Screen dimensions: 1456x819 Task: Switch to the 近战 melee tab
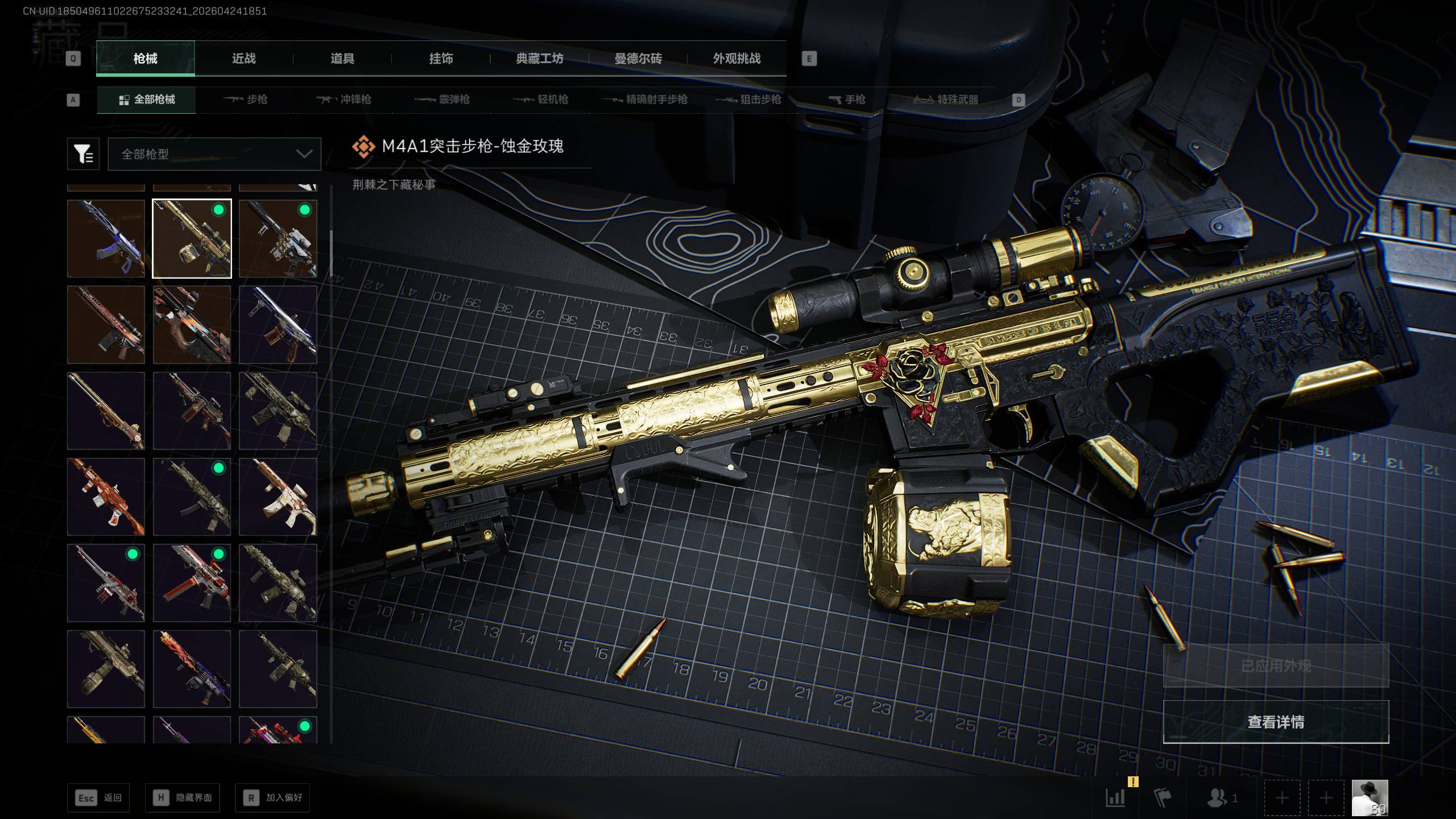click(x=243, y=59)
